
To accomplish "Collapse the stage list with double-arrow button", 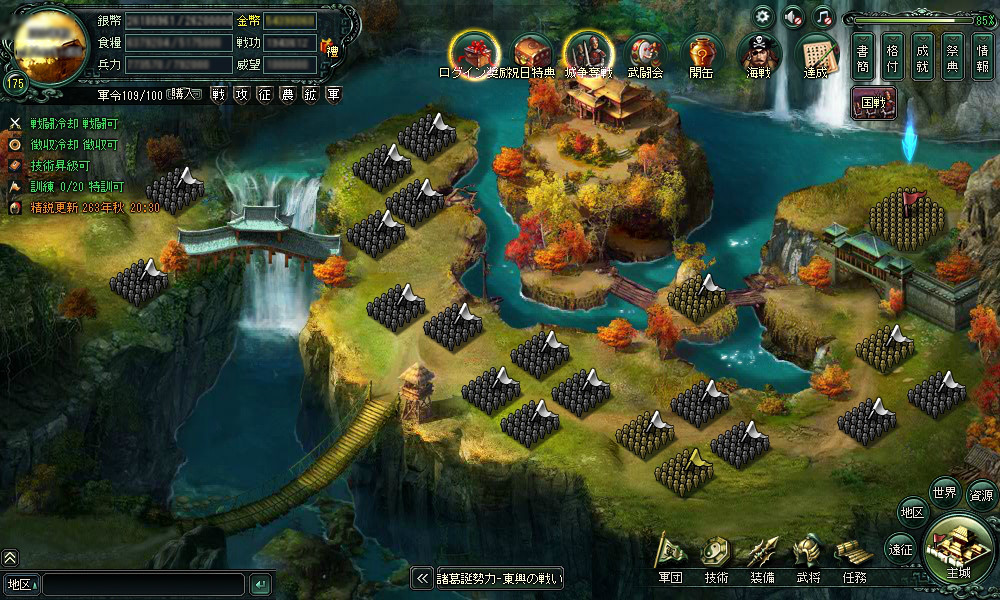I will tap(421, 578).
